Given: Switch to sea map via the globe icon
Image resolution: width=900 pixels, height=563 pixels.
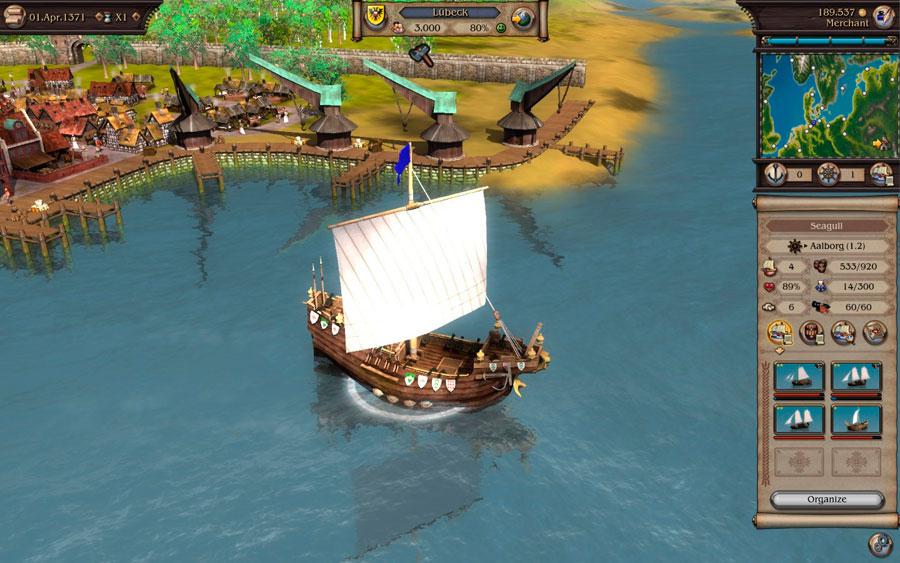Looking at the screenshot, I should [522, 19].
